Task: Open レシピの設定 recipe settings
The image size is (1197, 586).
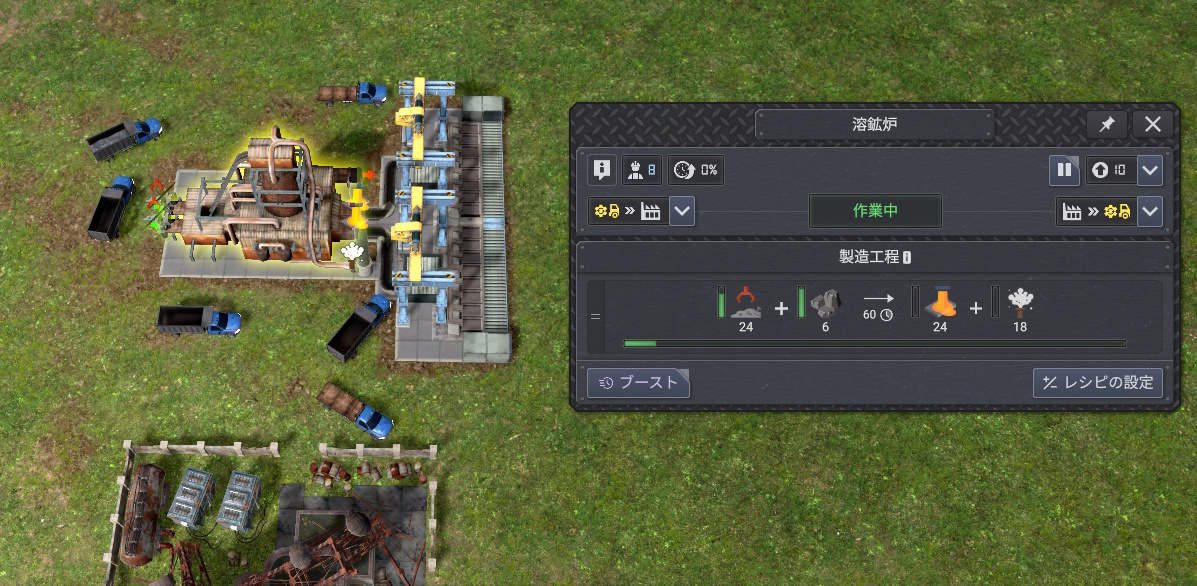Action: pyautogui.click(x=1097, y=382)
